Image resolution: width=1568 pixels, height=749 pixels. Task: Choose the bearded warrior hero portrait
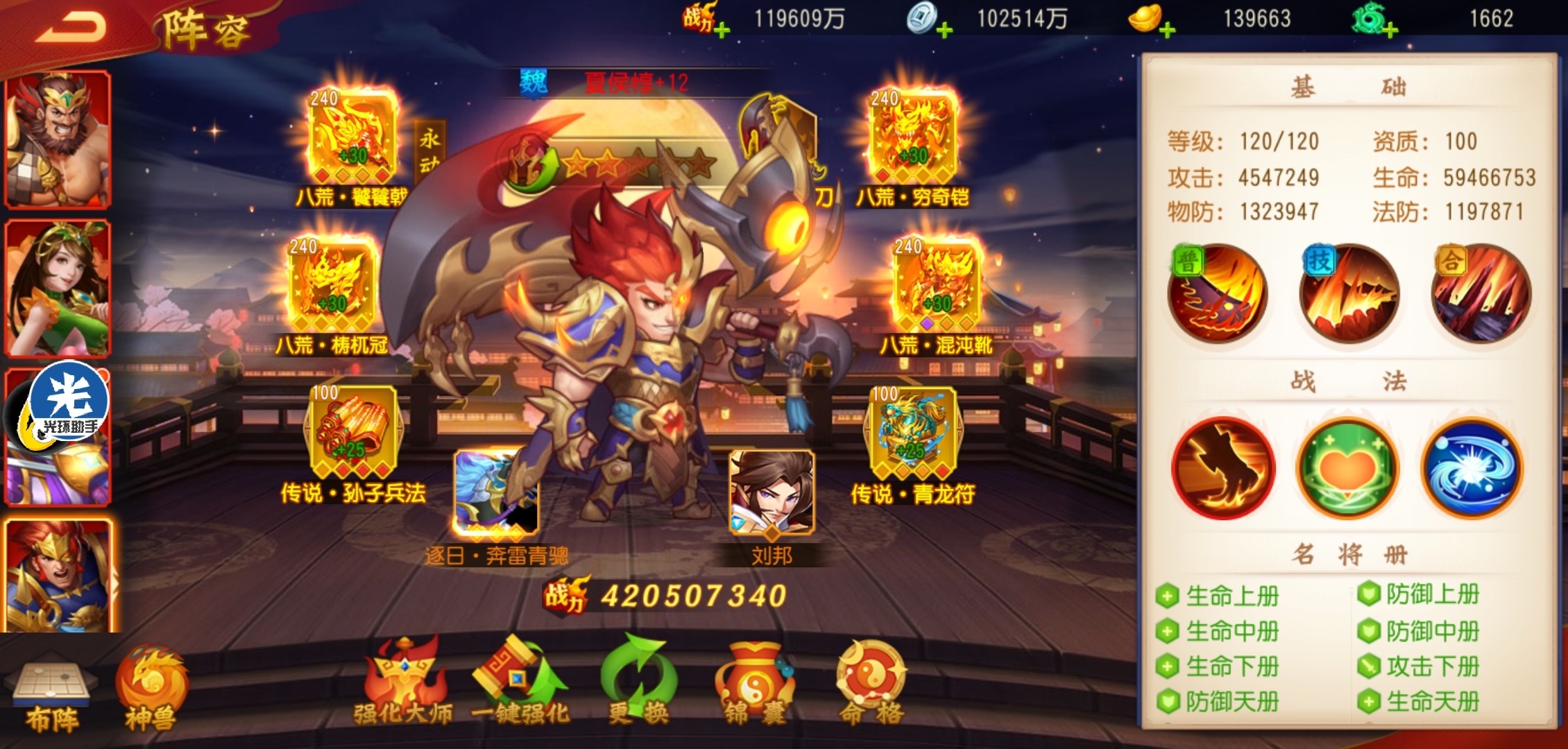(58, 139)
